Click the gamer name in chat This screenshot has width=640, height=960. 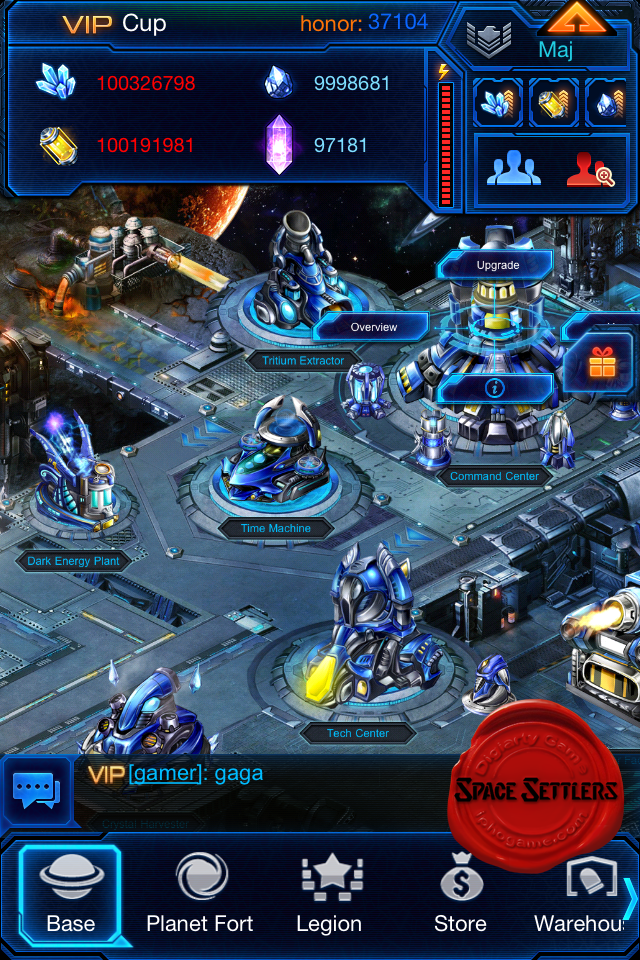164,773
